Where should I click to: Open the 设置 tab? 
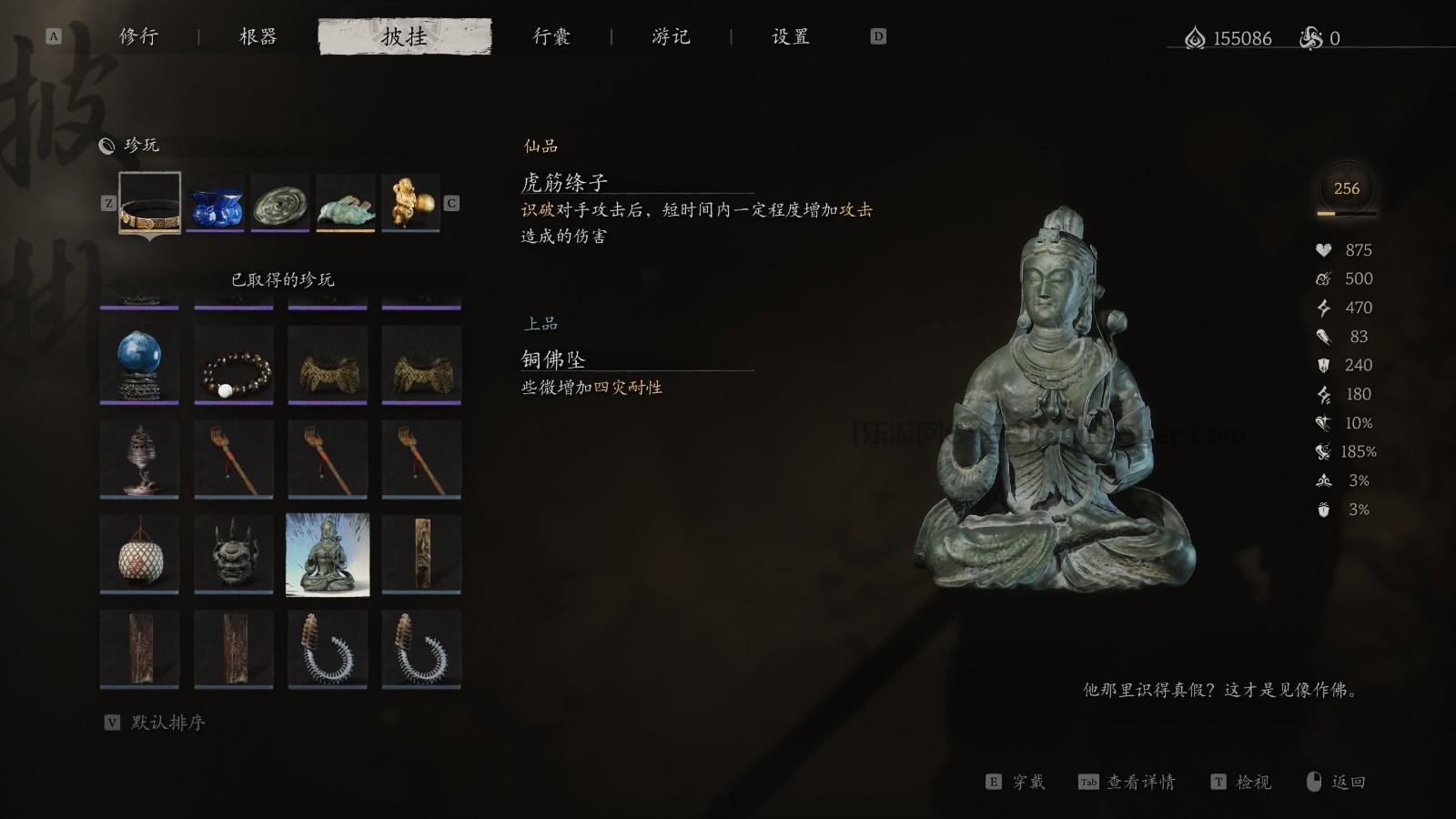791,37
